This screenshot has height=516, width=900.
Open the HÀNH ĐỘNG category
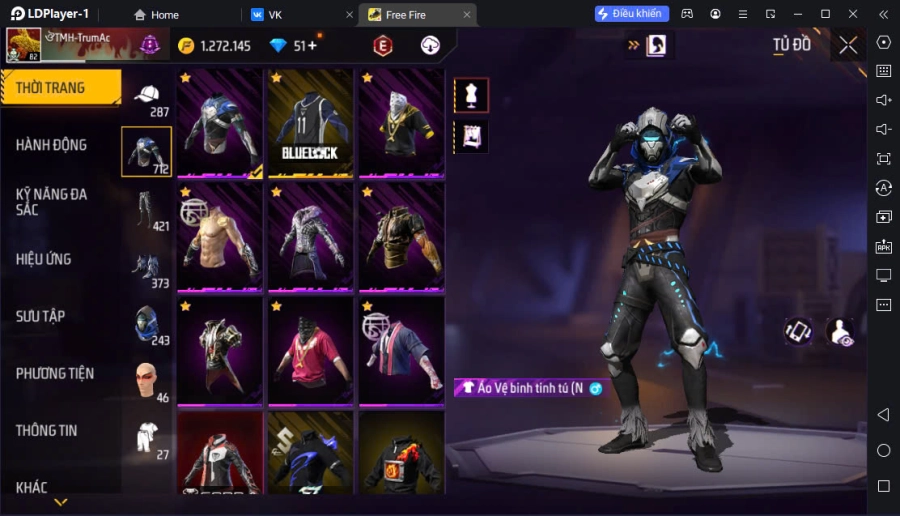point(52,145)
